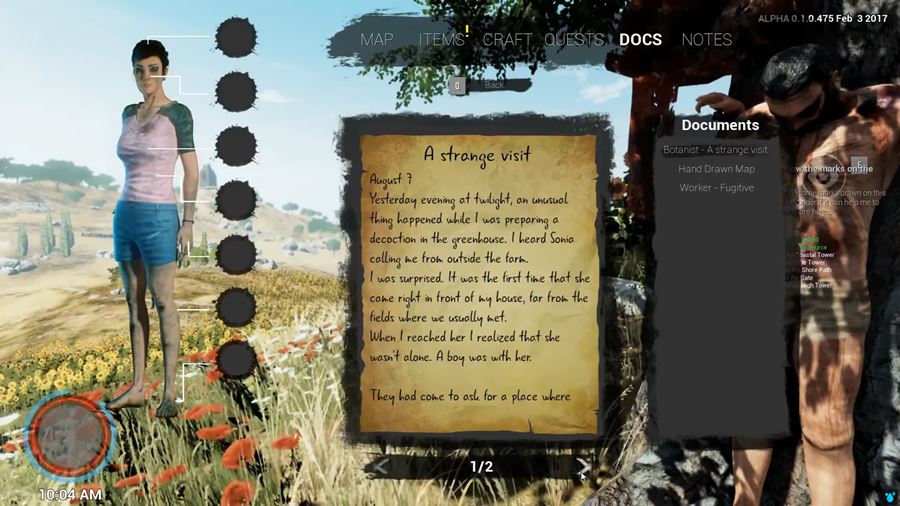
Task: Open the ITEMS tab
Action: click(x=441, y=40)
